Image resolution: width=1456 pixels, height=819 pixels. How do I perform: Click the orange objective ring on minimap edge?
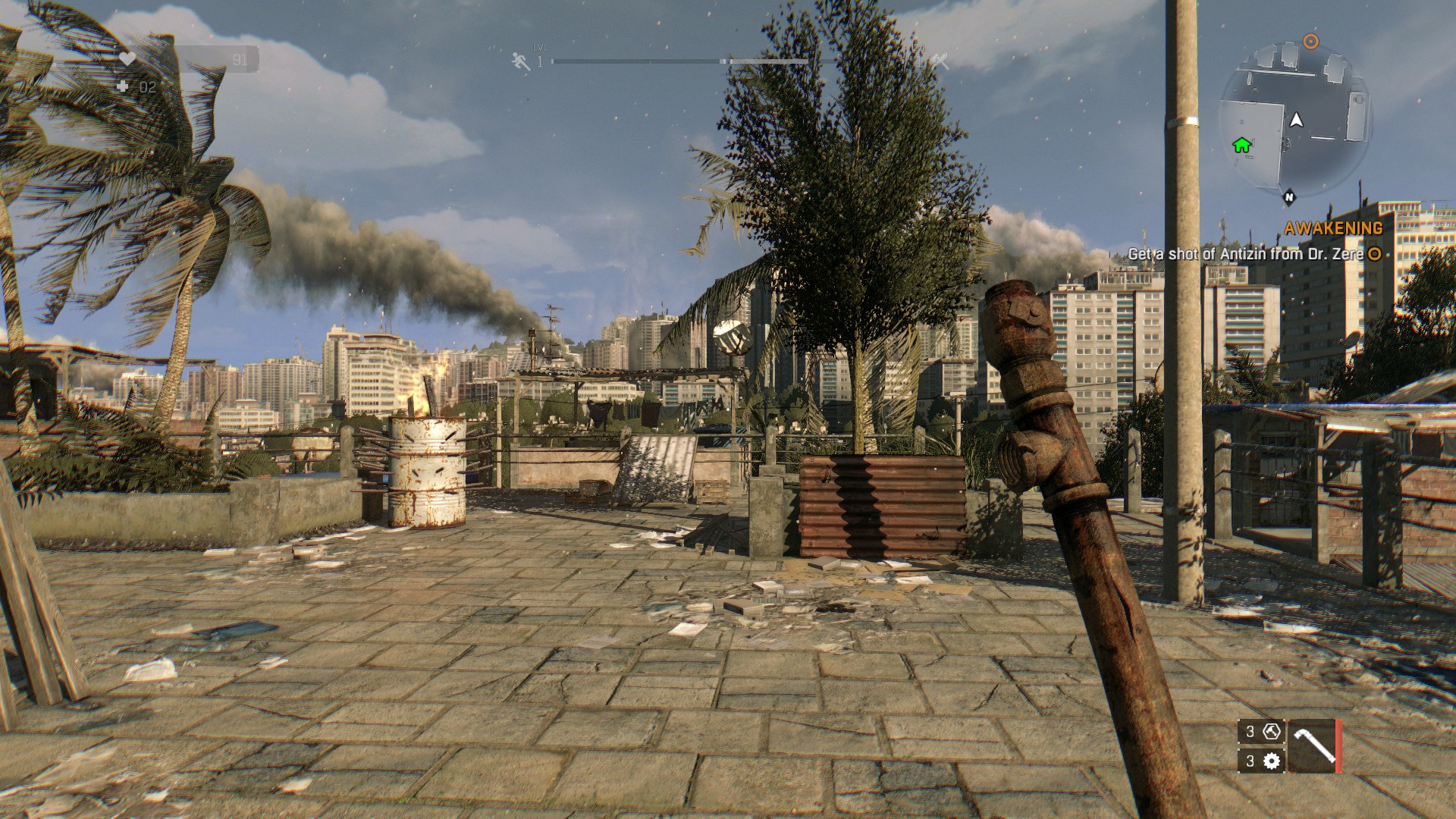[1310, 41]
